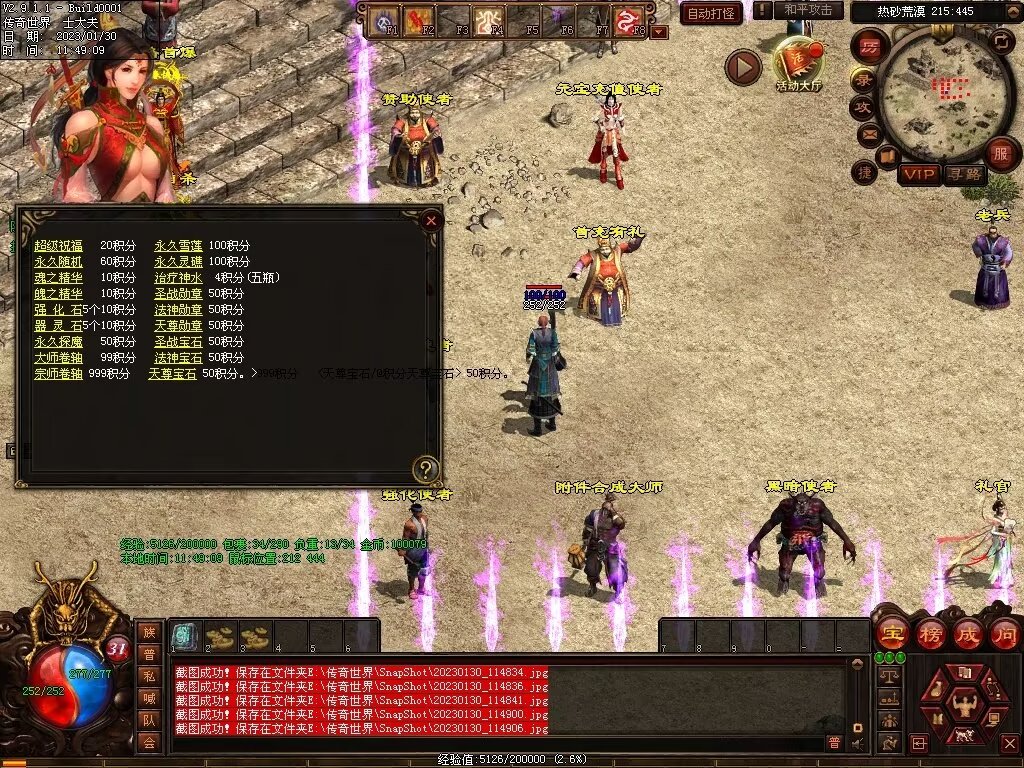
Task: Click the round play arrow button
Action: click(x=743, y=67)
